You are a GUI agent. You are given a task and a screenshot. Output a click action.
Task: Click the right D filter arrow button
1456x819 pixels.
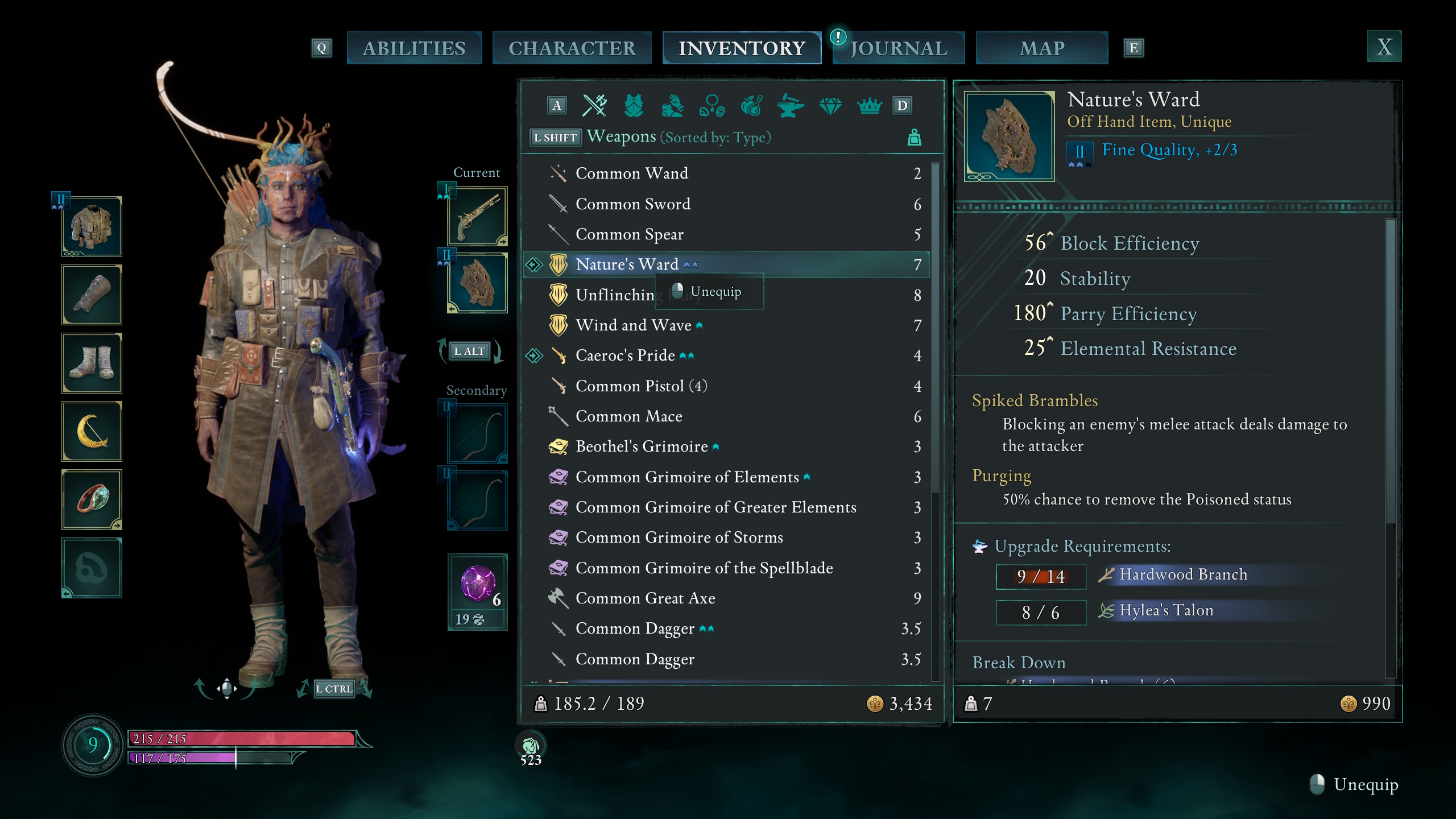(x=902, y=106)
